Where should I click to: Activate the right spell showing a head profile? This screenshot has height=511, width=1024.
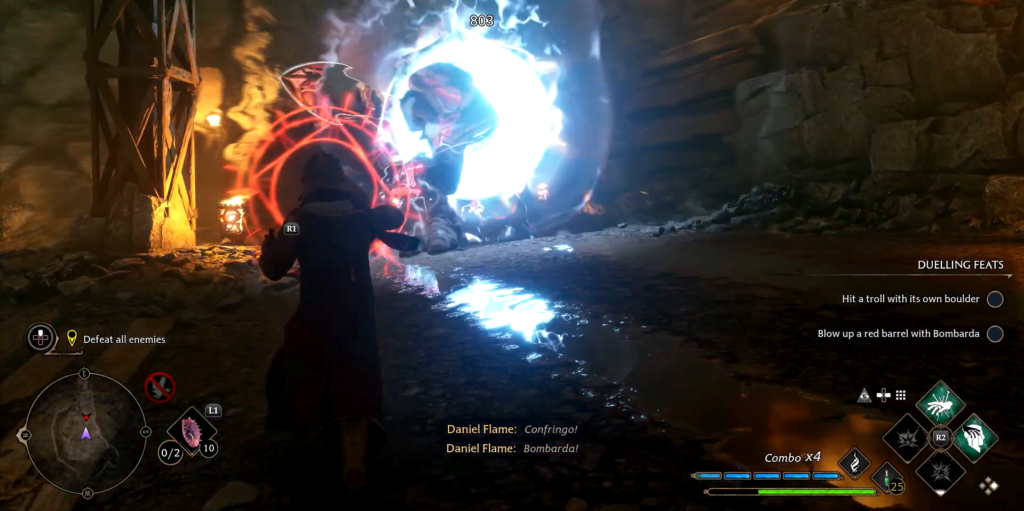coord(975,437)
